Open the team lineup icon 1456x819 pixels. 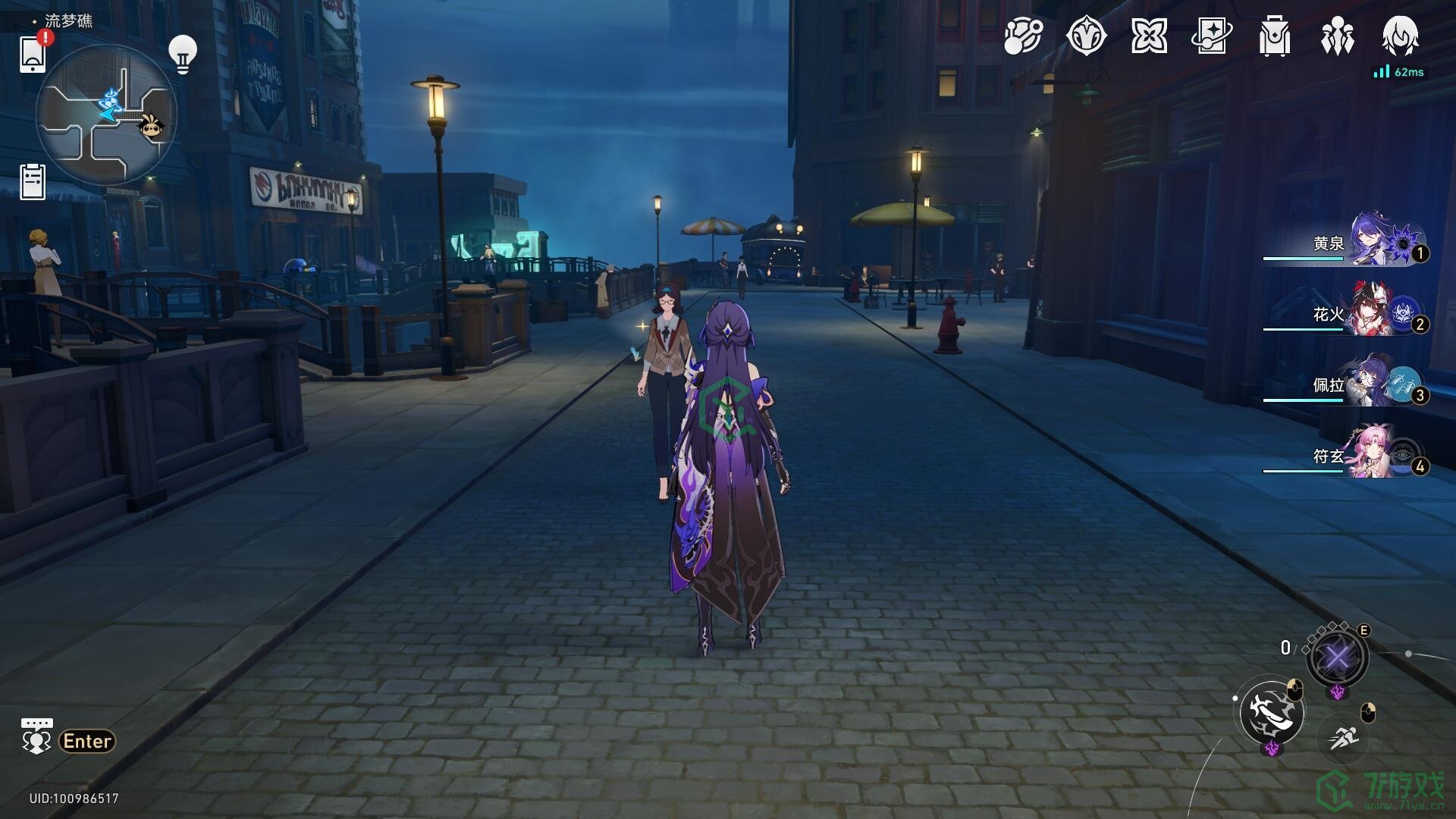pyautogui.click(x=1337, y=36)
